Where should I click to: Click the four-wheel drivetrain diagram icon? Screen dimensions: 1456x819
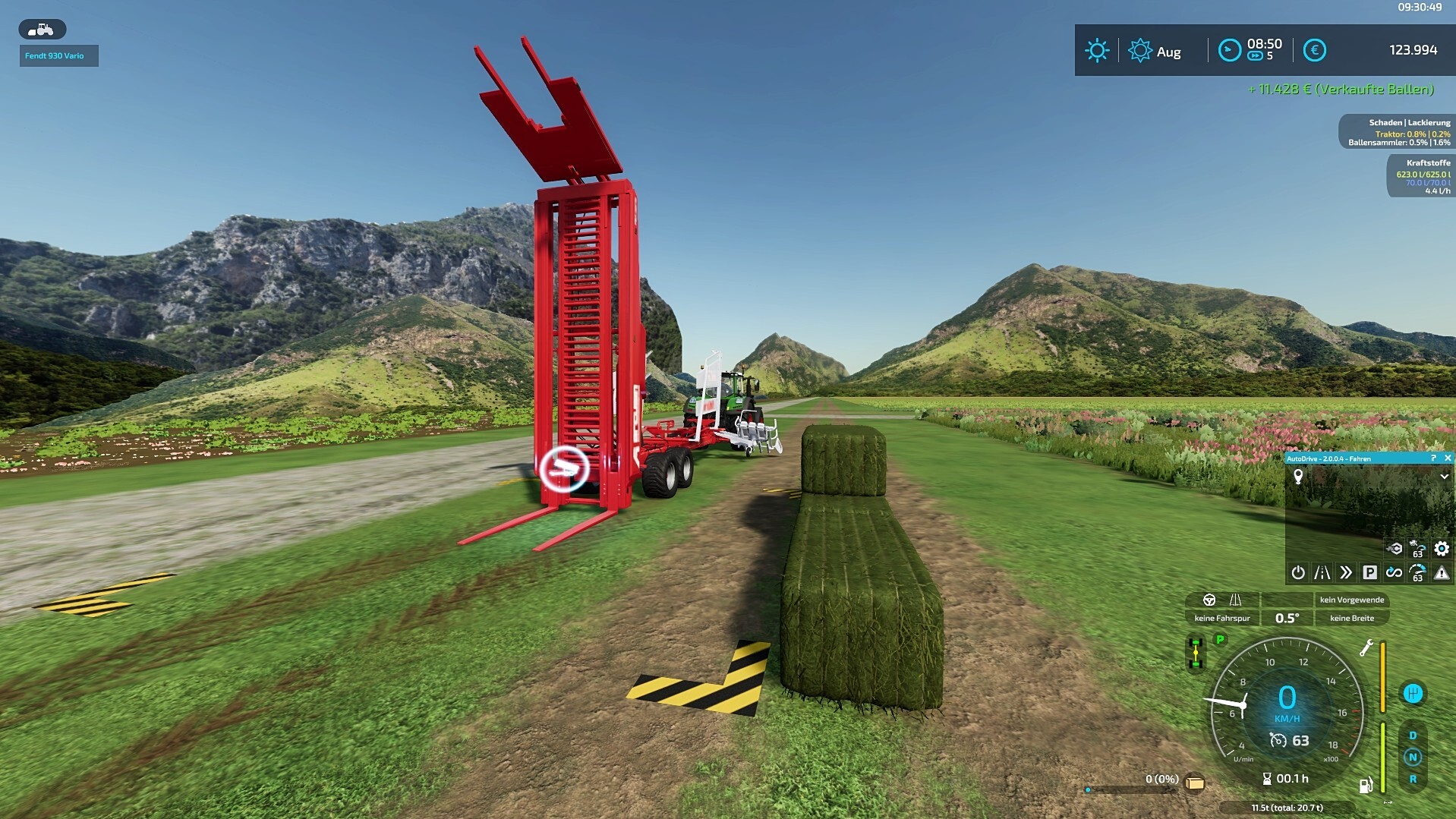pos(1196,654)
